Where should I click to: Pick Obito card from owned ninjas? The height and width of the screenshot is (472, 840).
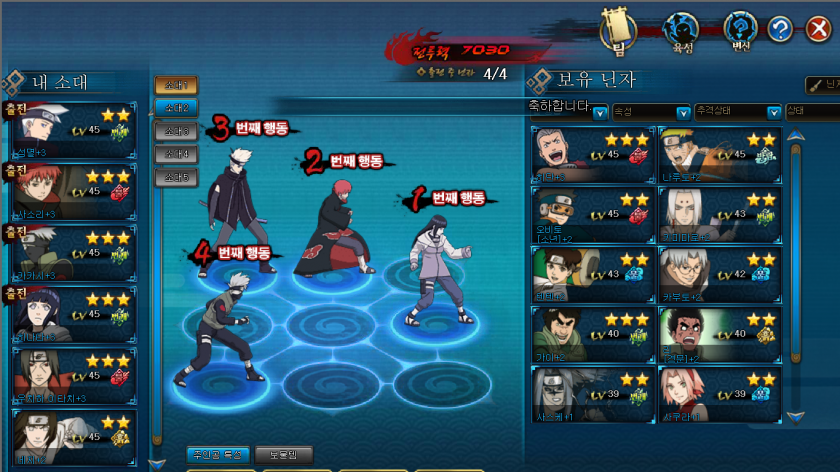pyautogui.click(x=593, y=214)
